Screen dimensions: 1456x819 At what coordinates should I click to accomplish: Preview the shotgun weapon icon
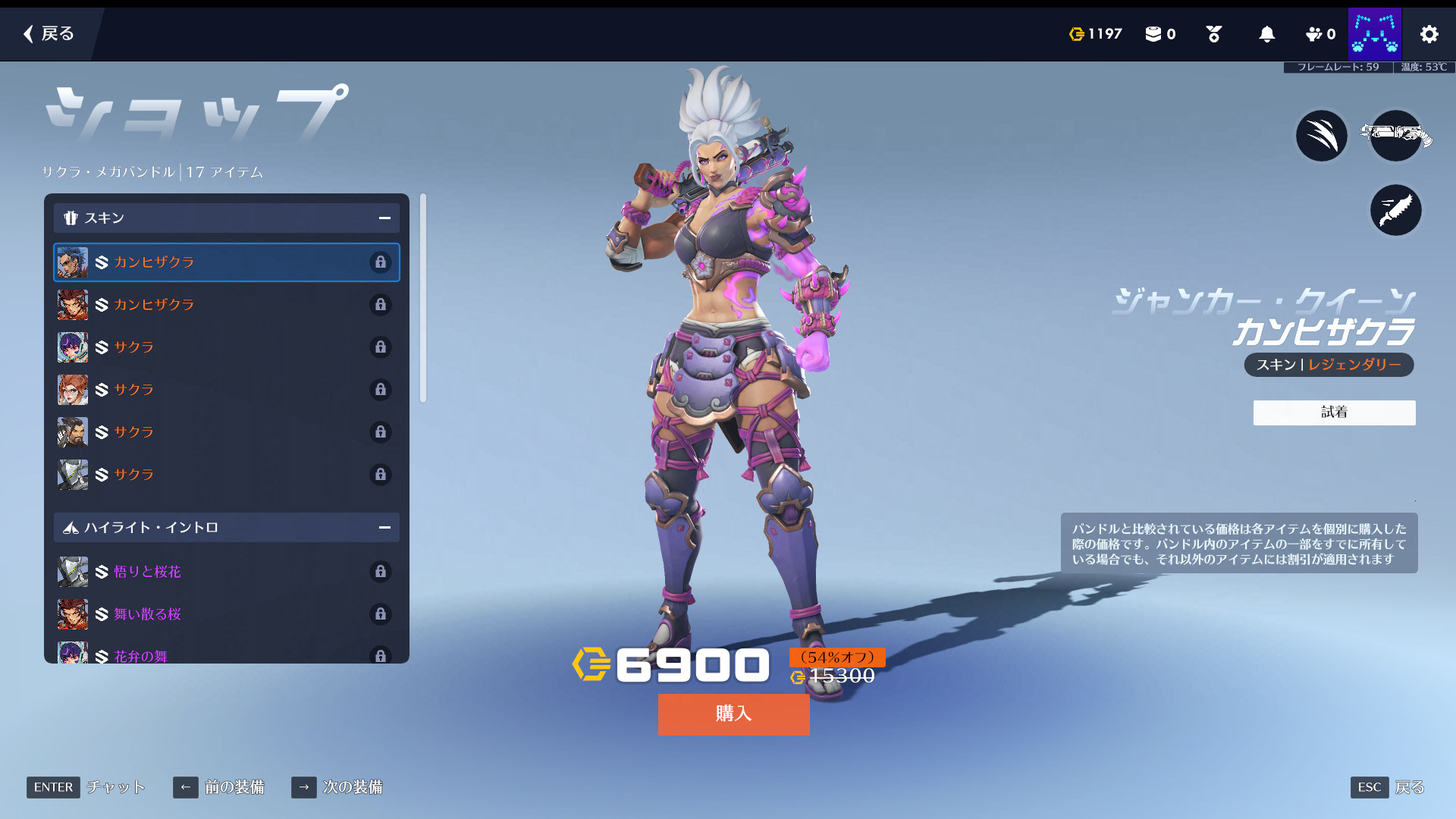pyautogui.click(x=1395, y=136)
